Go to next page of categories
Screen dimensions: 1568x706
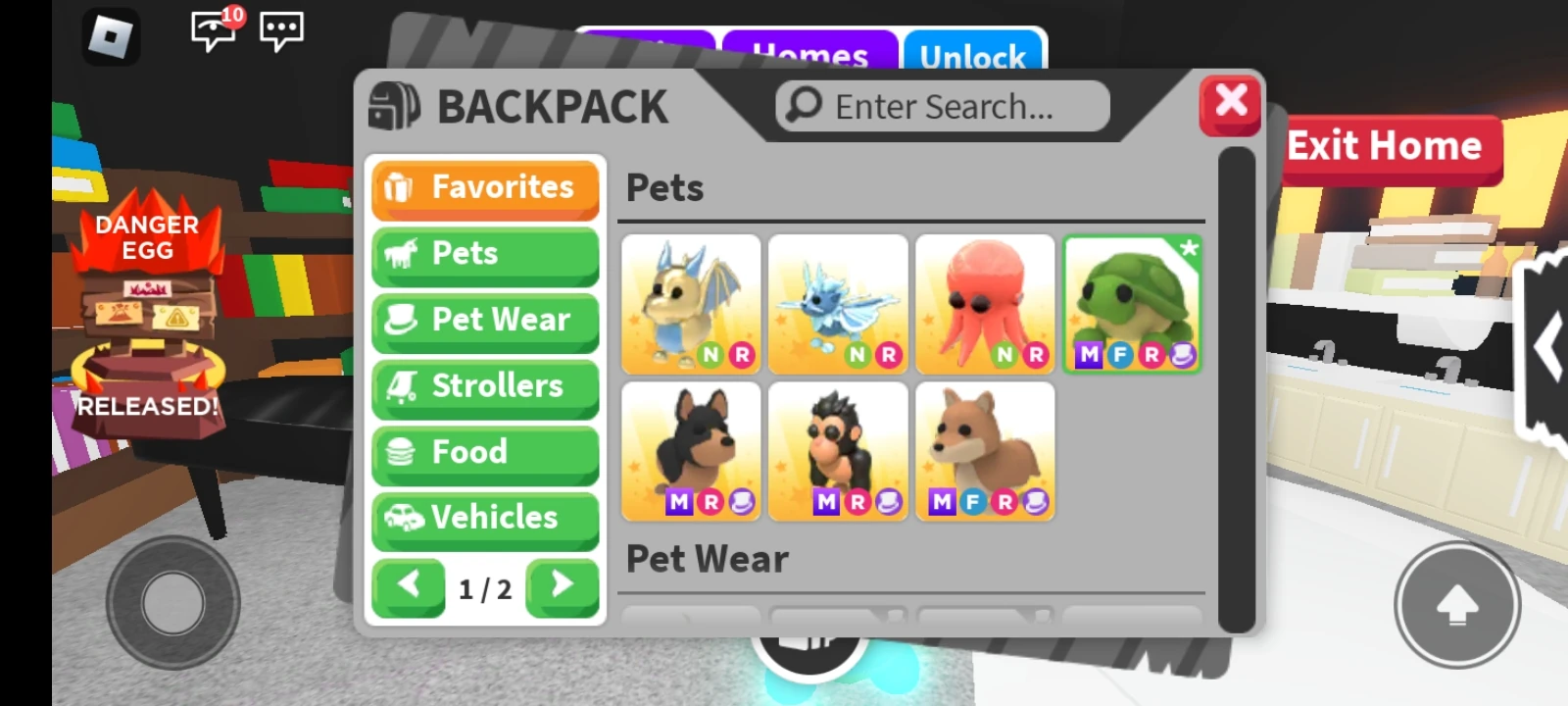click(562, 586)
